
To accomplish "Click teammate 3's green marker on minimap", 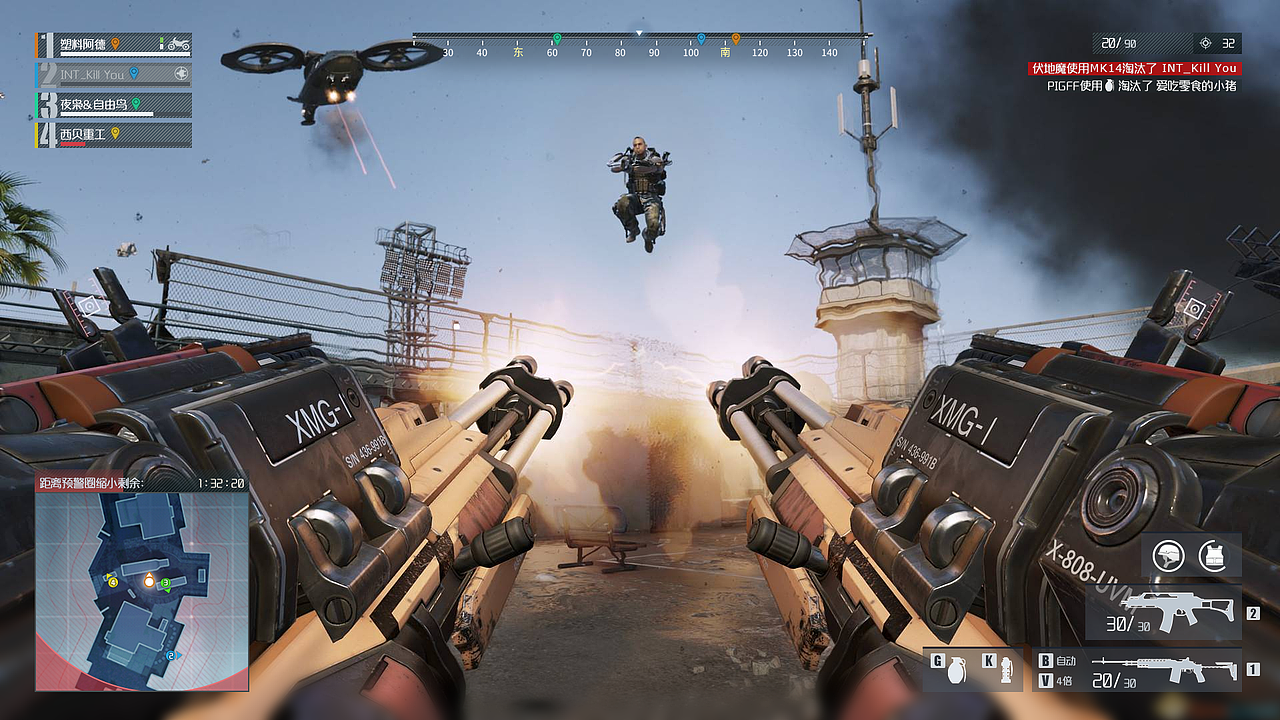I will 165,583.
